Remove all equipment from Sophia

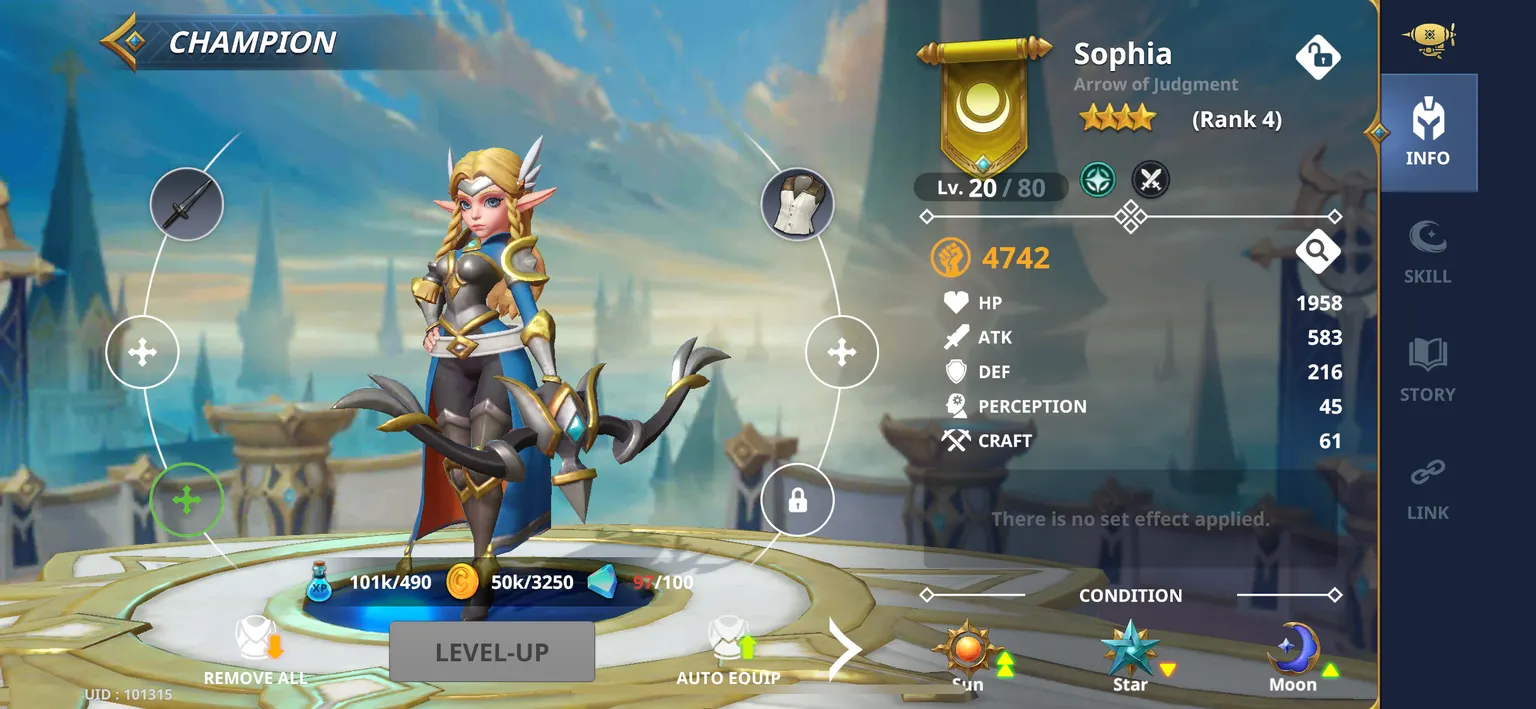point(255,651)
